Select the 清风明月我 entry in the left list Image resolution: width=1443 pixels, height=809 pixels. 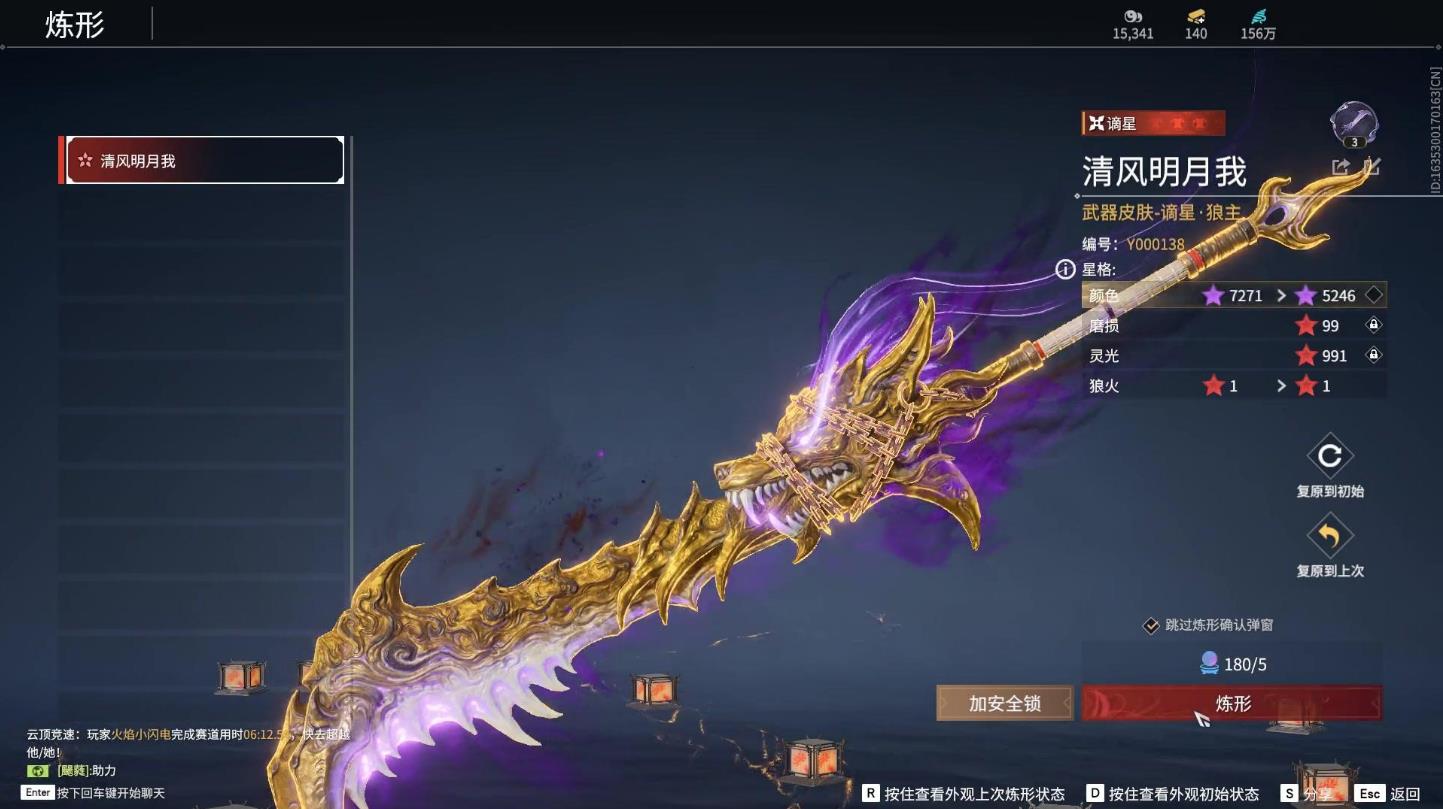(200, 160)
